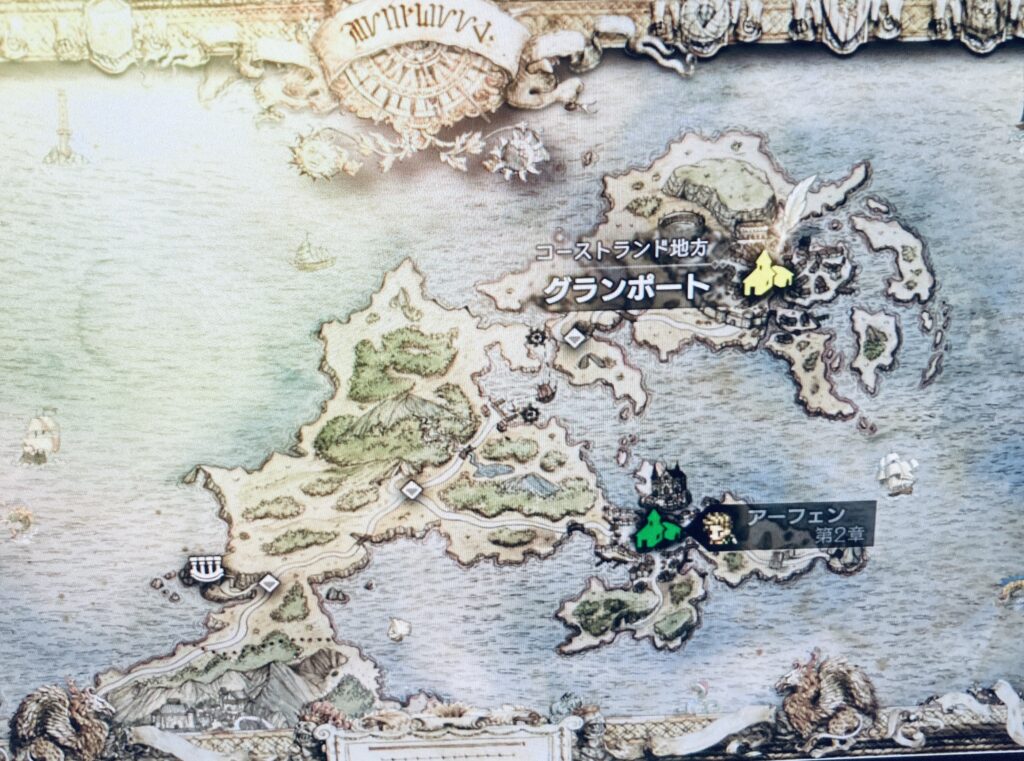Viewport: 1024px width, 761px height.
Task: Select the yellow Grandport town marker
Action: click(767, 275)
